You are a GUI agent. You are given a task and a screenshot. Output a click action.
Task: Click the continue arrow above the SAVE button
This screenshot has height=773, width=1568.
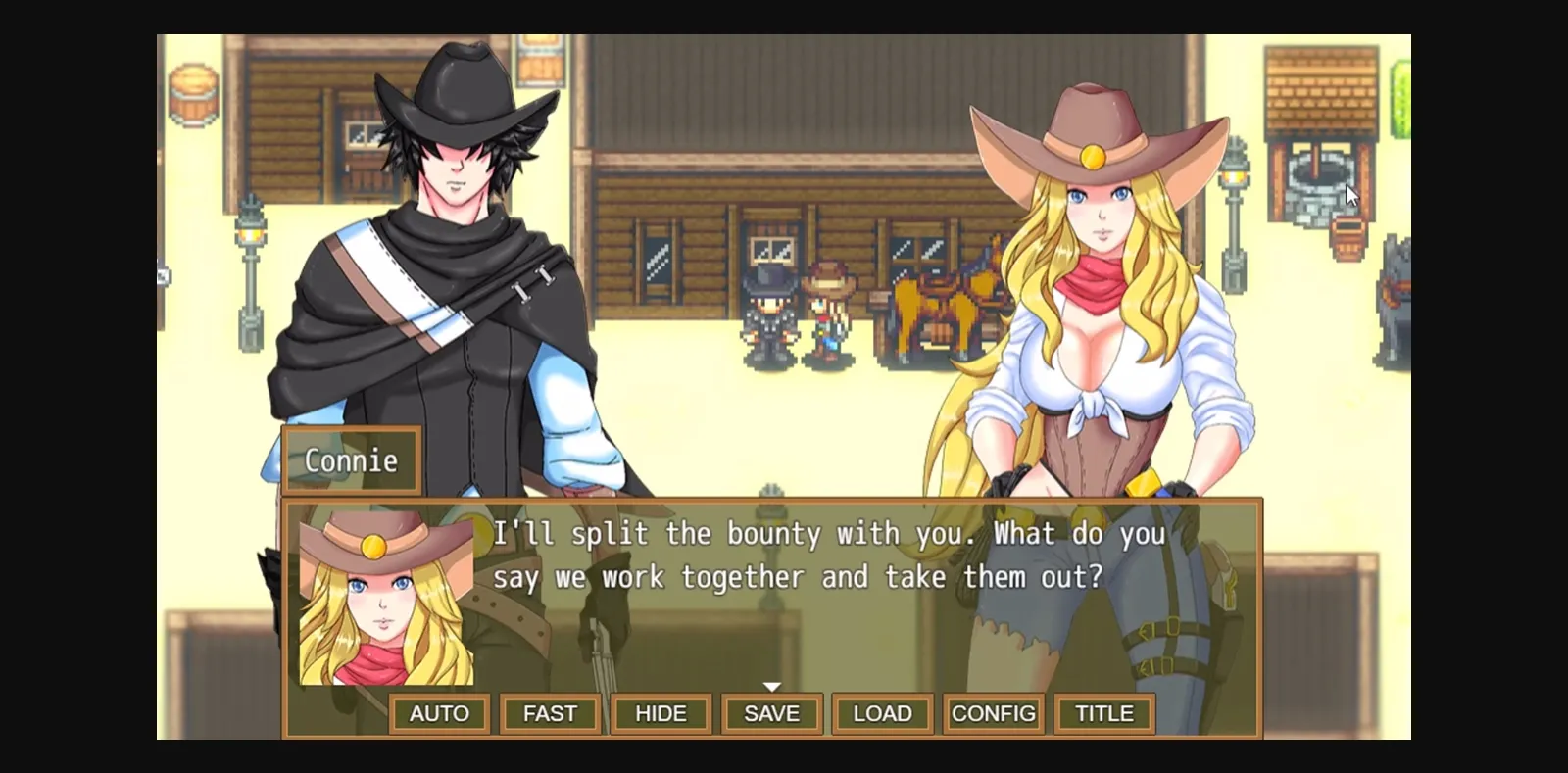click(773, 686)
